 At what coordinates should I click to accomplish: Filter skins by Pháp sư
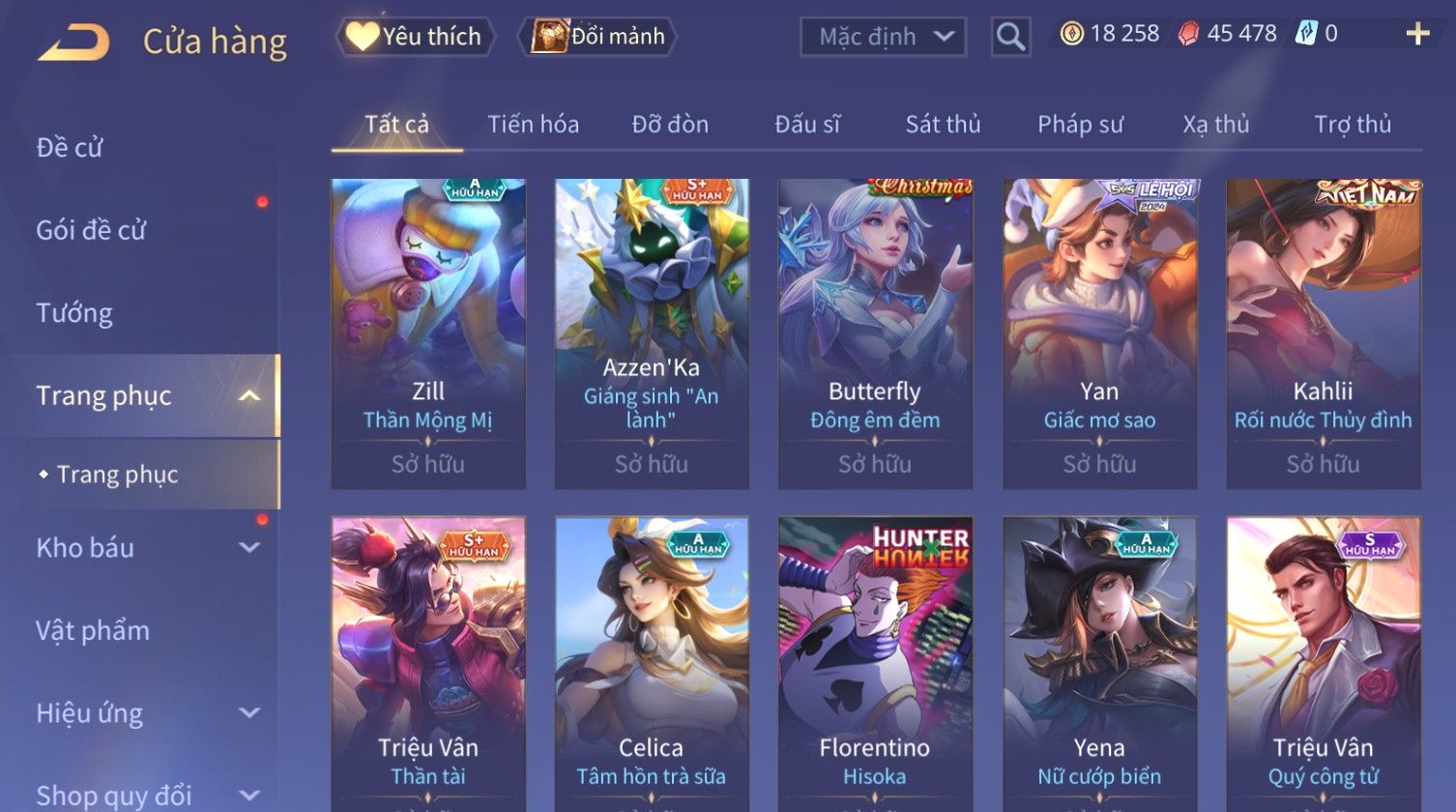click(x=1080, y=124)
